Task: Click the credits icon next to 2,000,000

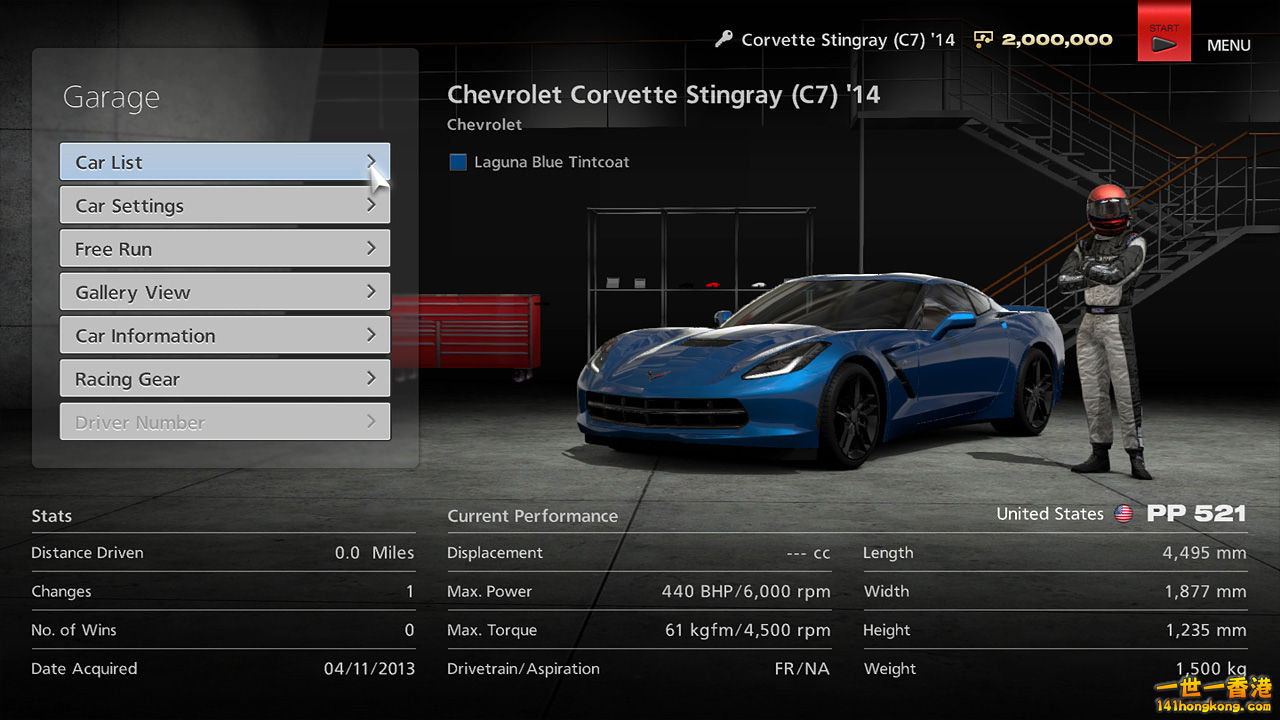Action: point(983,39)
